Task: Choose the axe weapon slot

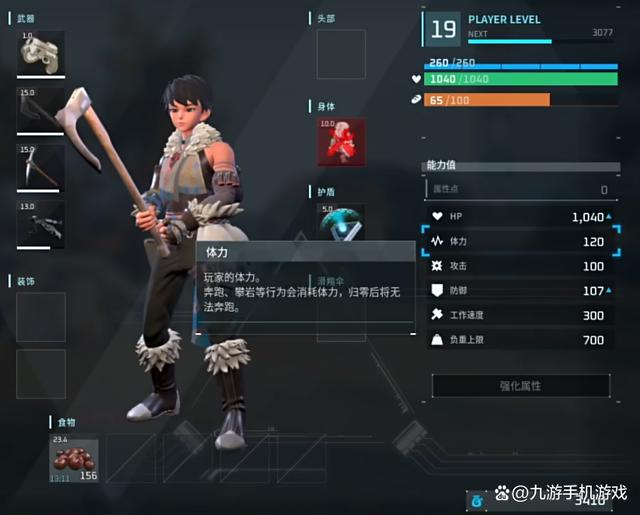Action: [x=40, y=110]
